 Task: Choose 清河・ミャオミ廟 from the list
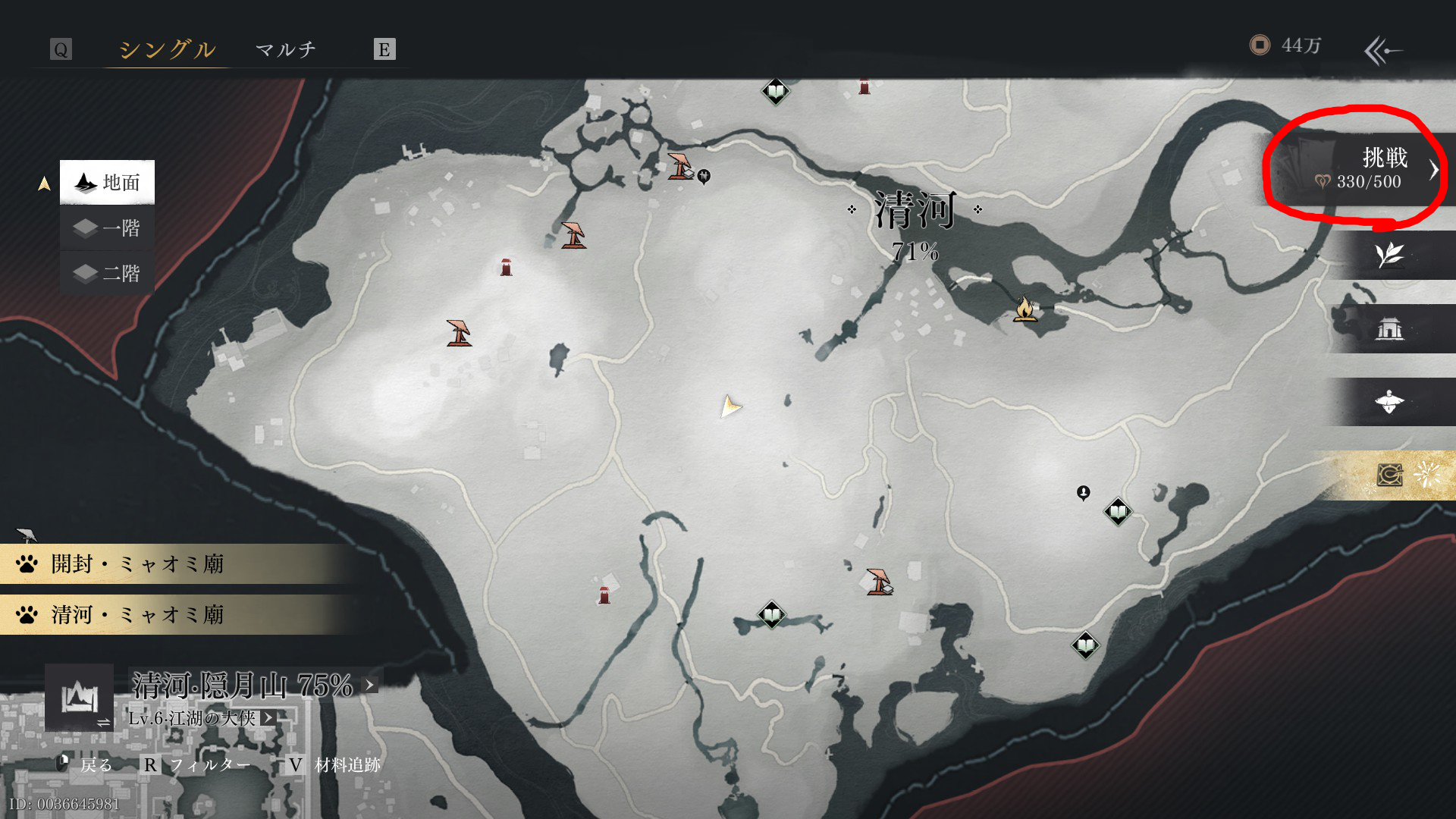point(136,615)
